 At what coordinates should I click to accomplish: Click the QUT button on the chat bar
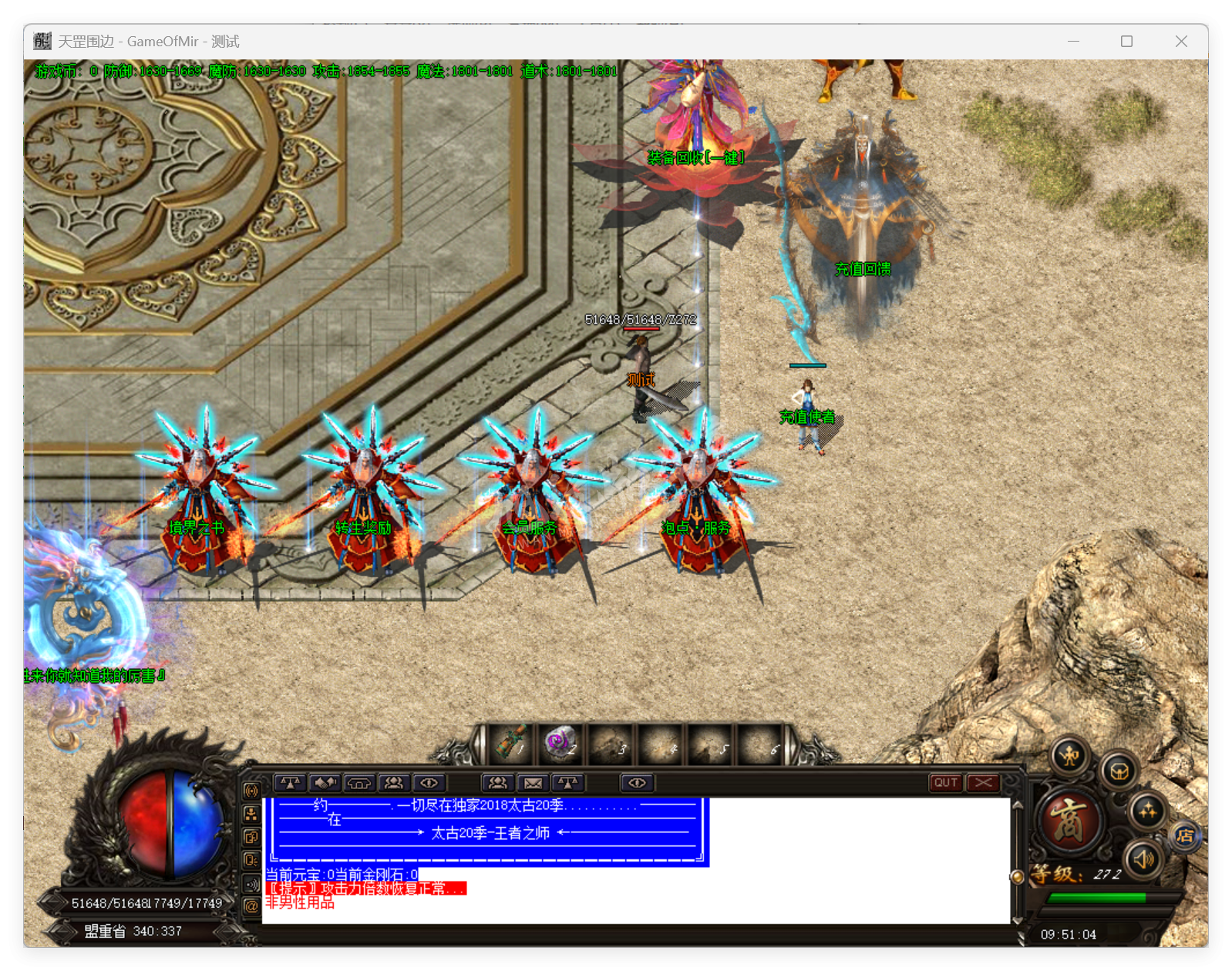pos(946,783)
